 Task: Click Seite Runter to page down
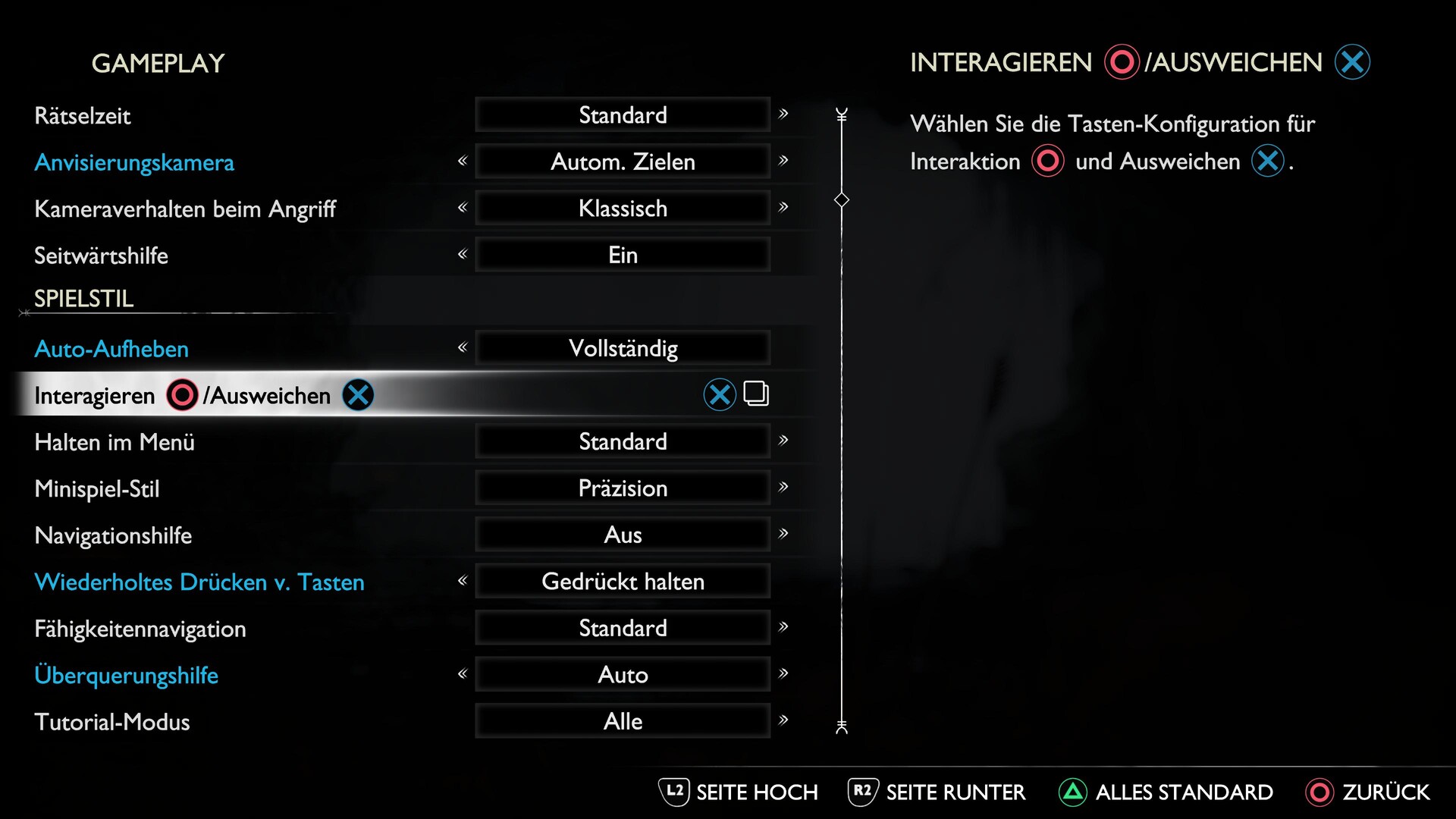tap(937, 792)
